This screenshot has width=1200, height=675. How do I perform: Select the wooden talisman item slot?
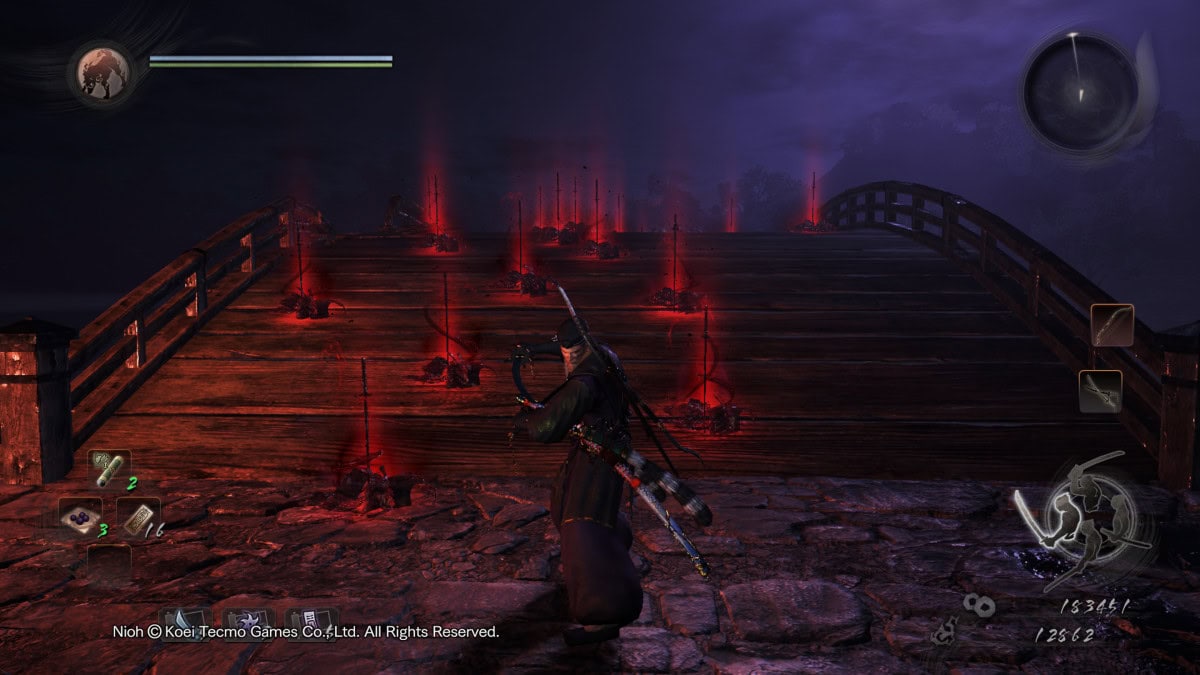coord(138,516)
